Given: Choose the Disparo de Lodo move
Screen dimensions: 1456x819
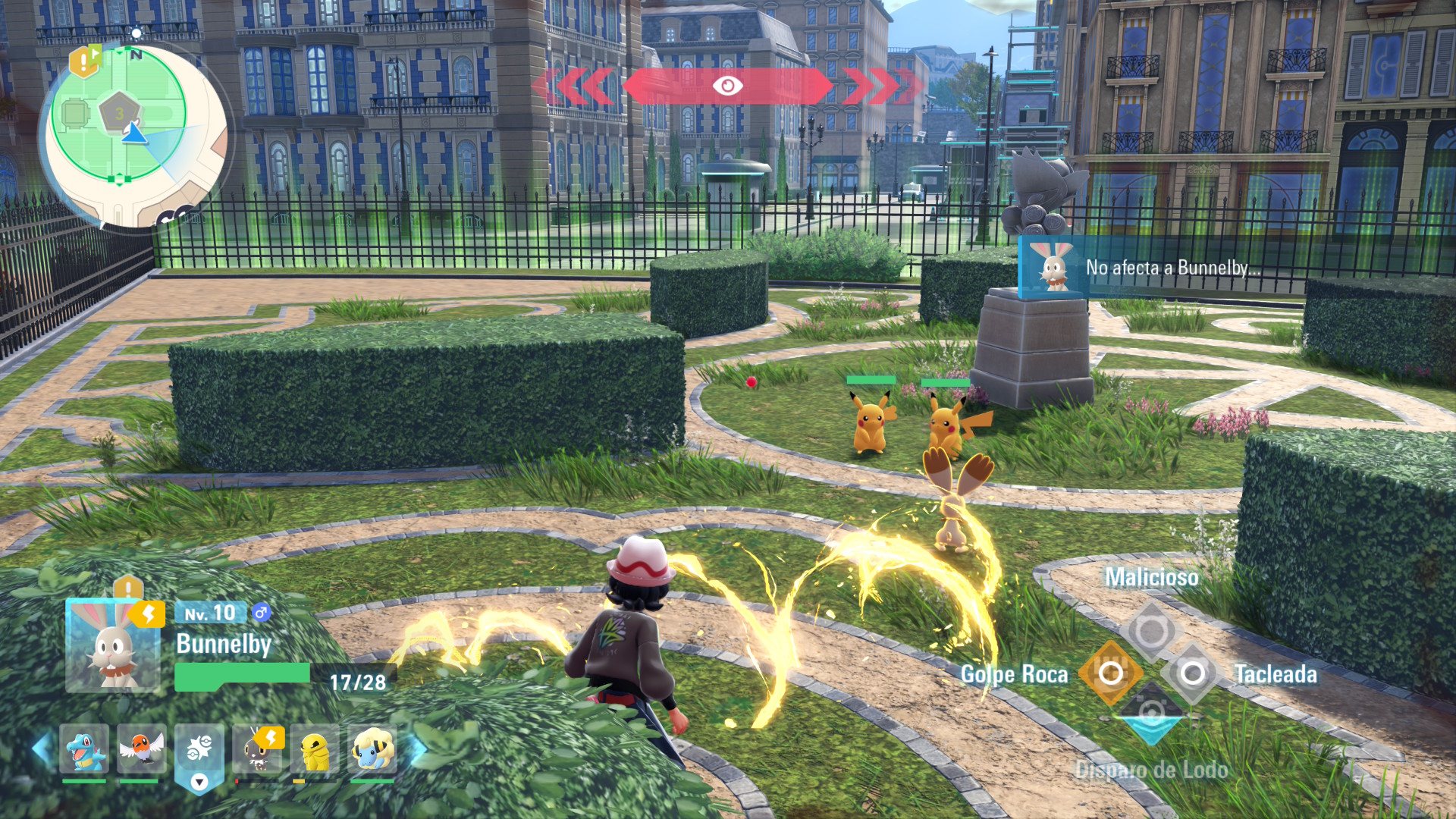Looking at the screenshot, I should [x=1151, y=714].
